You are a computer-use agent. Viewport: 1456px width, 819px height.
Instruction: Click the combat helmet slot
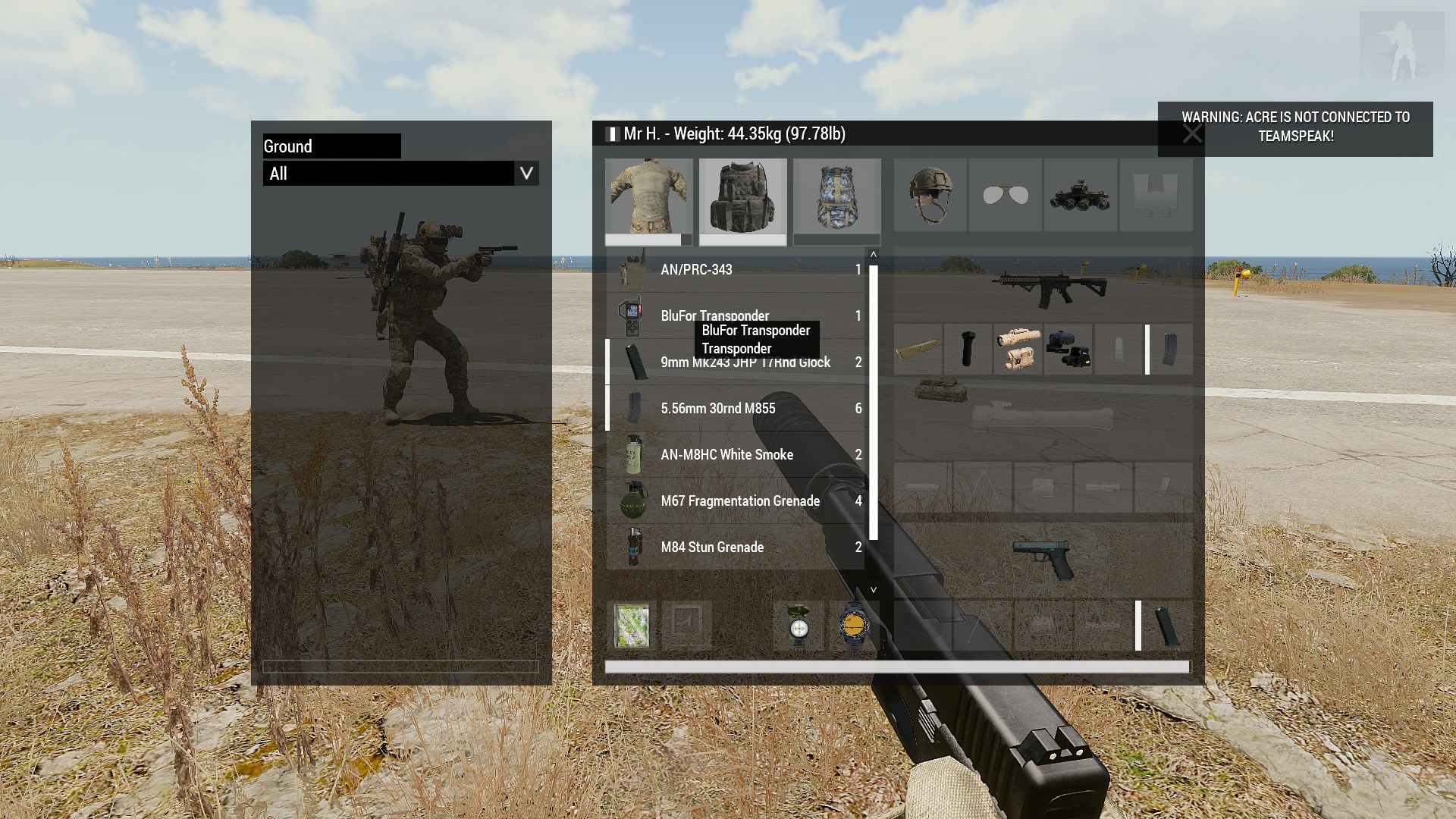coord(930,195)
